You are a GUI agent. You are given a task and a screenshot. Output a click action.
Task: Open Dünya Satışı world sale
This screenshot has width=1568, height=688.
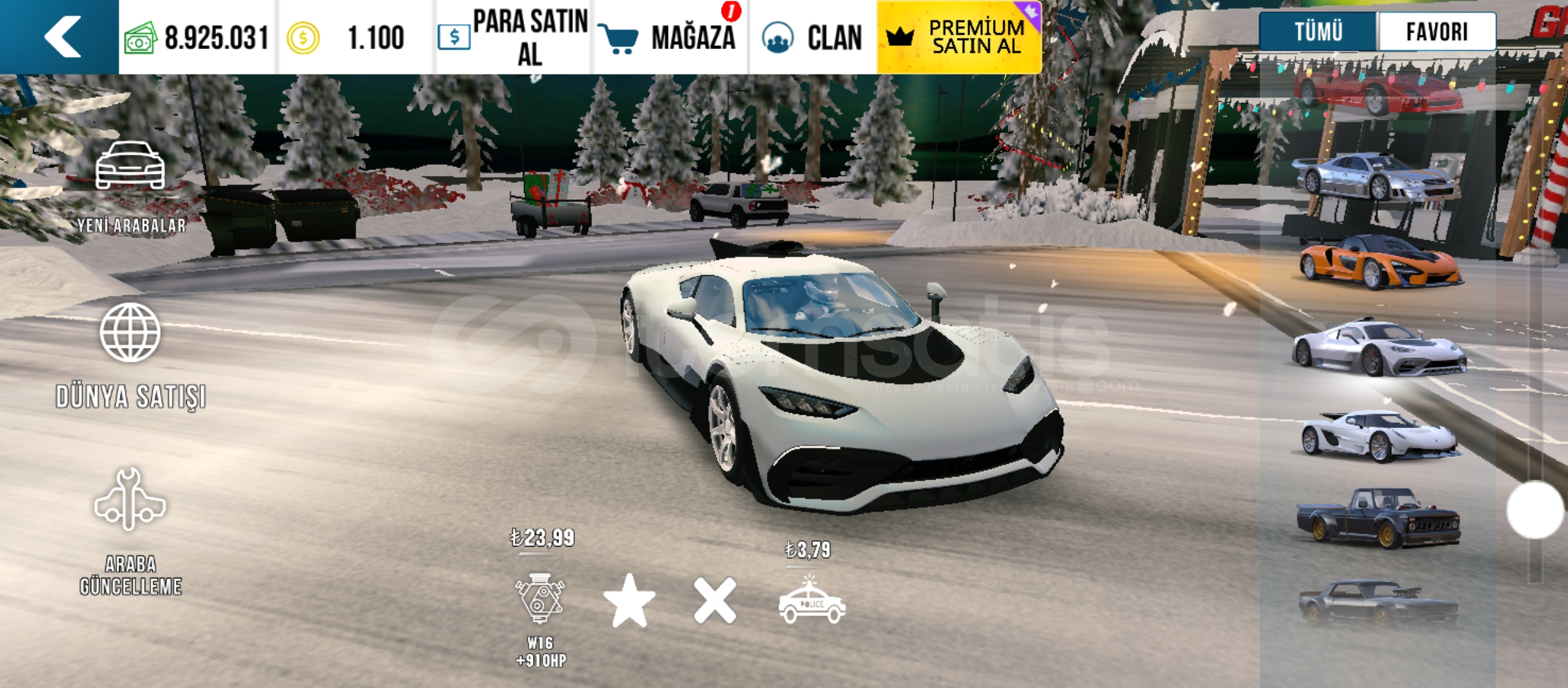click(131, 355)
